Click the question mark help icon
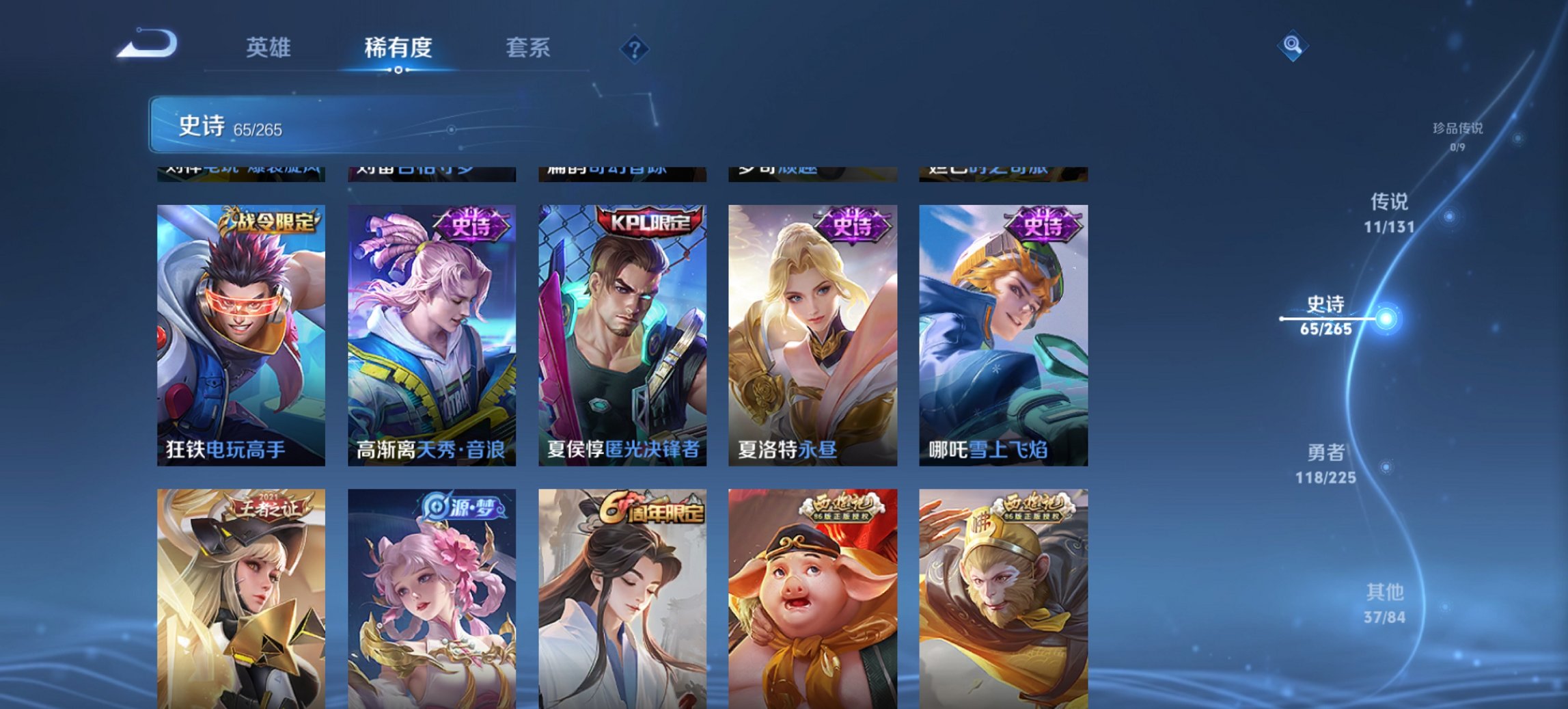 tap(635, 50)
